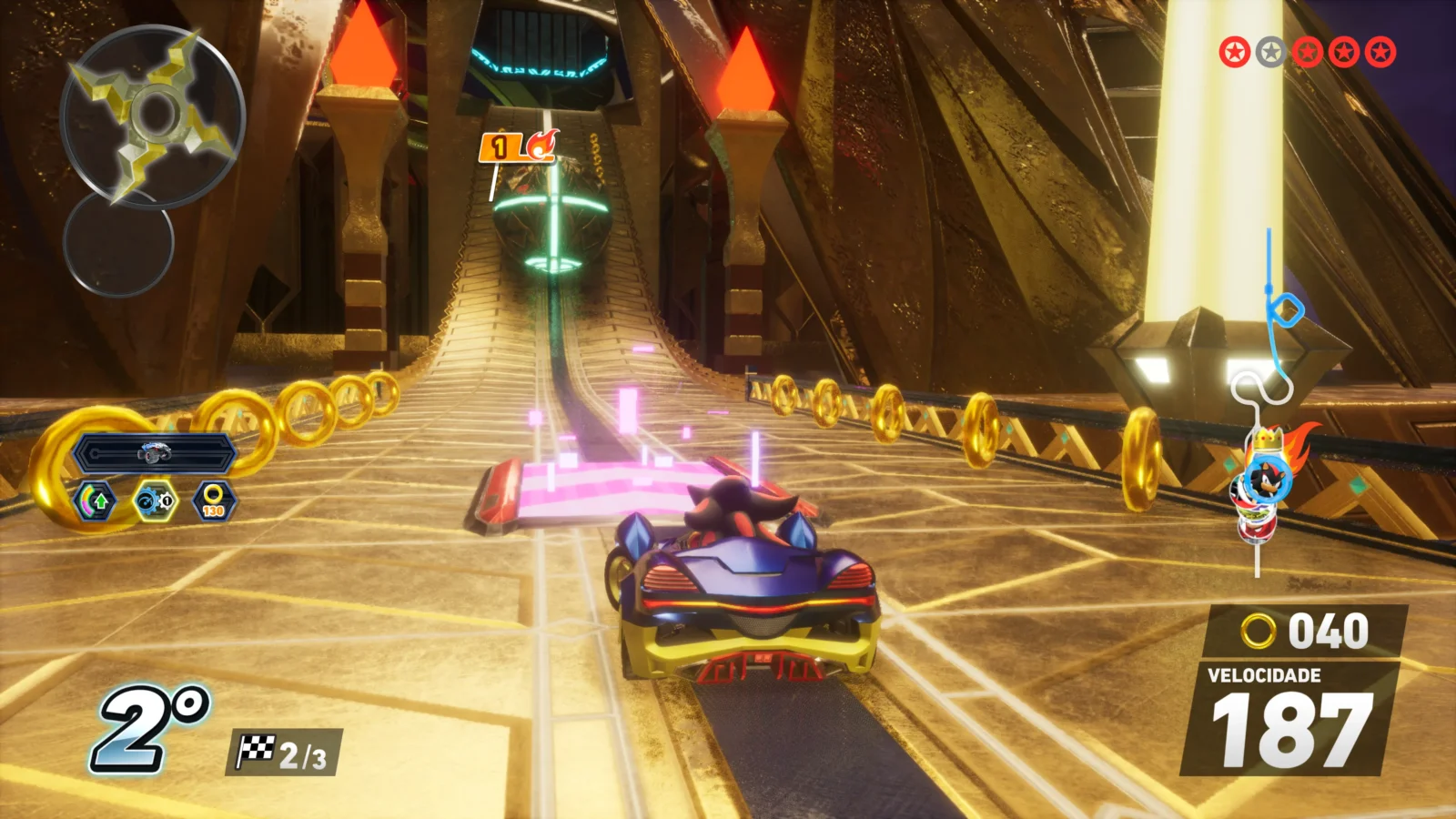Screen dimensions: 1456x819
Task: Click the green up-arrow gadget hexagon
Action: [x=96, y=500]
